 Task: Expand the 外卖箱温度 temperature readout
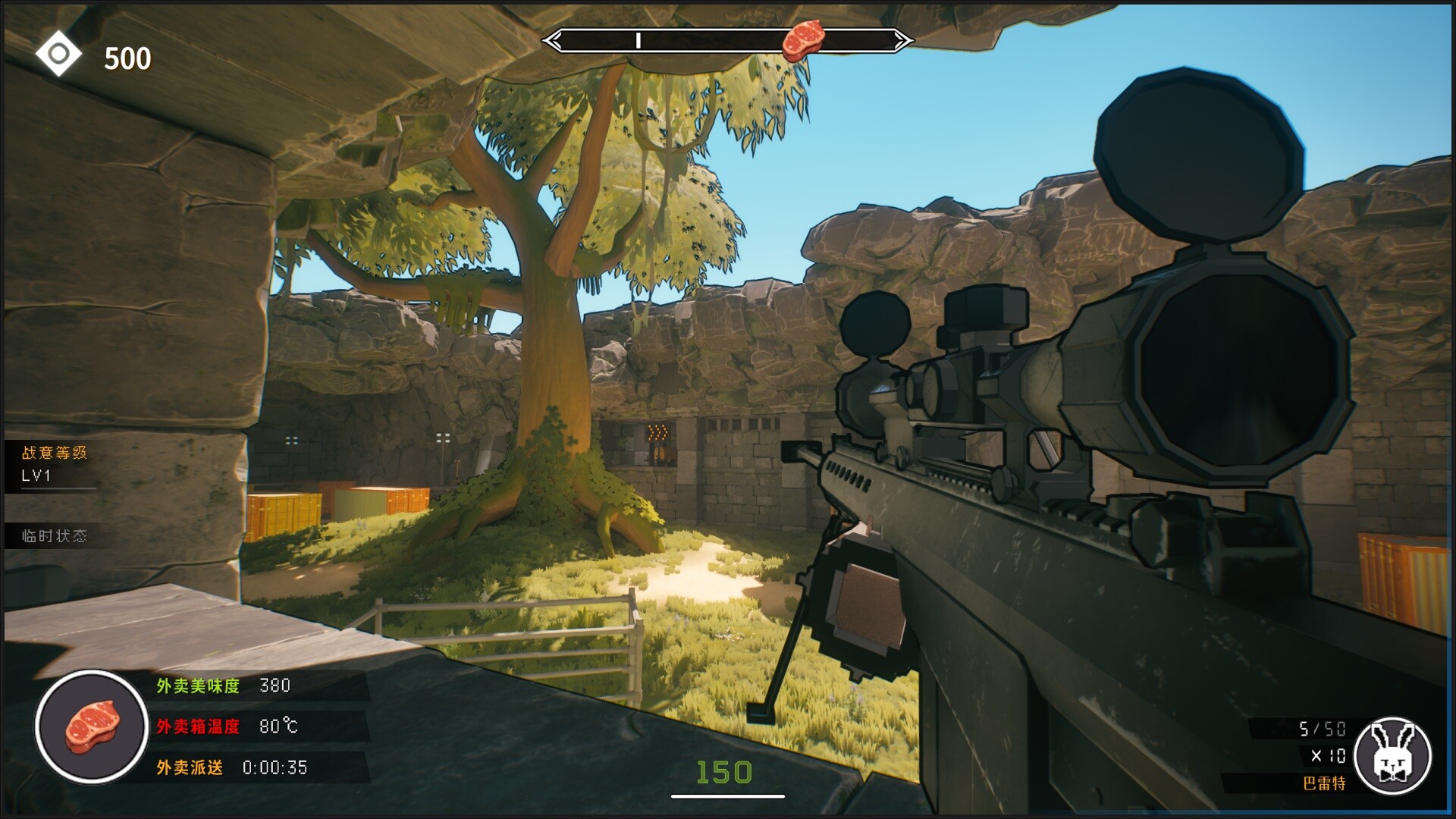tap(196, 726)
